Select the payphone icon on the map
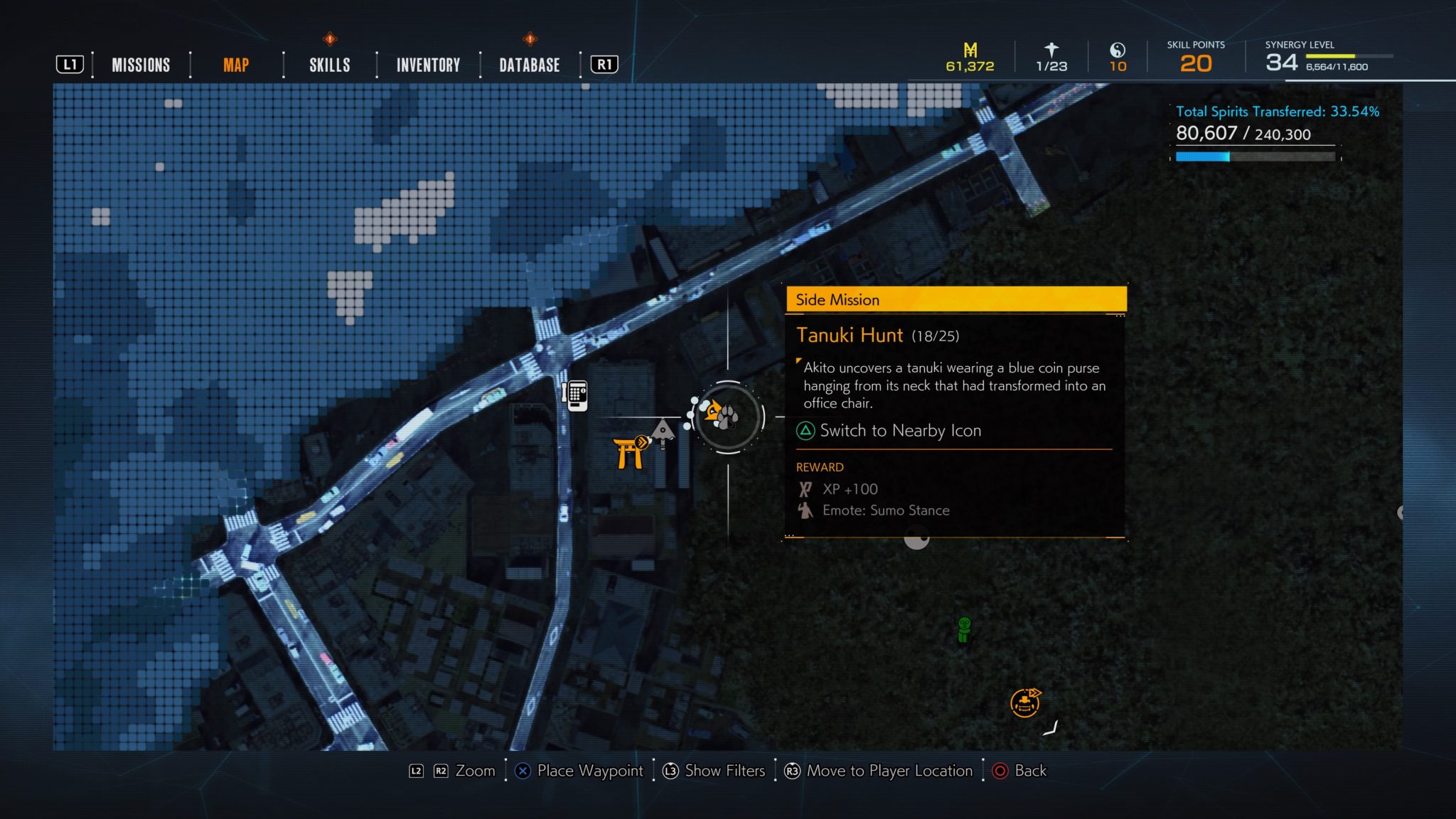The height and width of the screenshot is (819, 1456). click(576, 395)
